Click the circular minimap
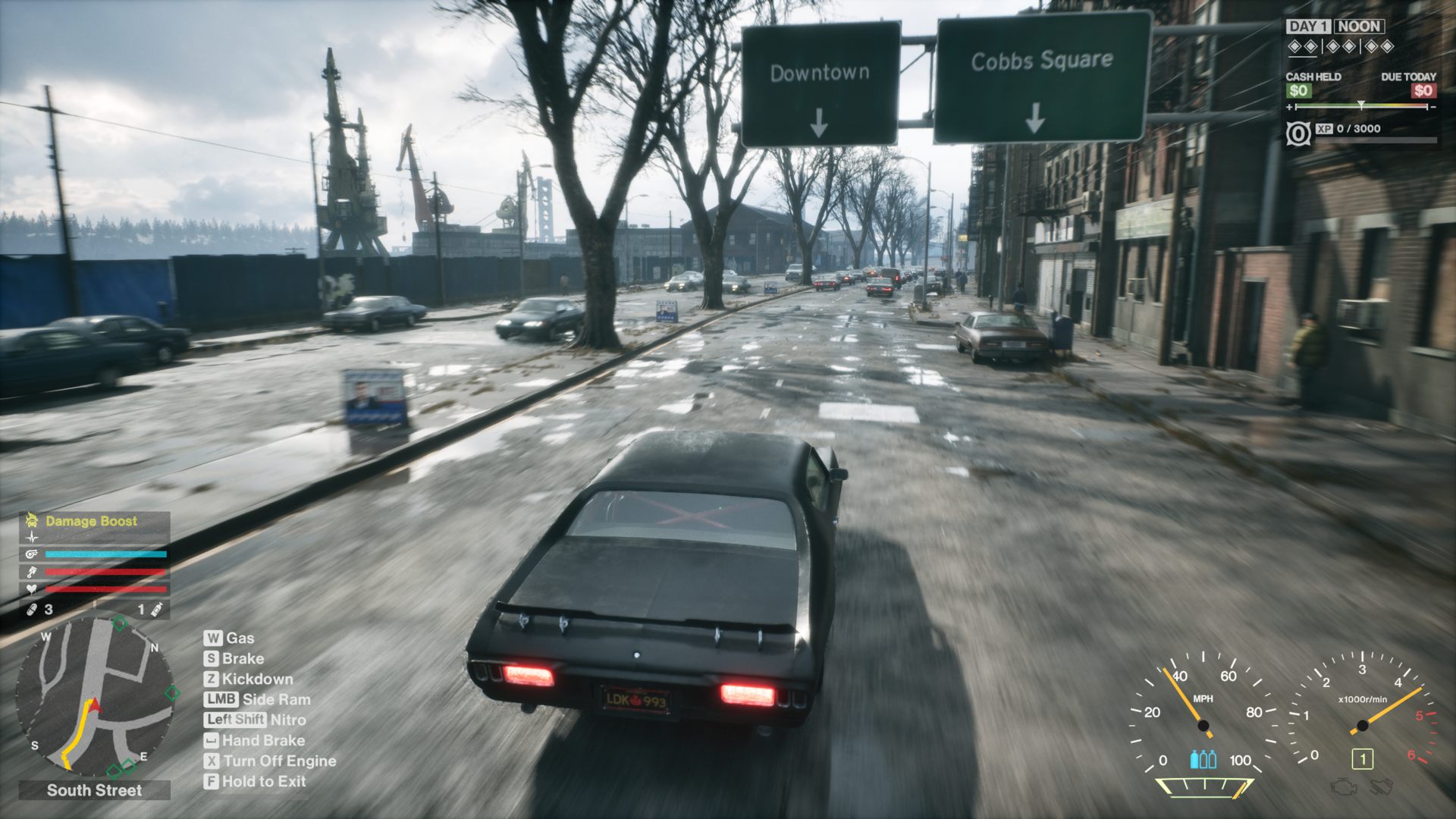 [x=94, y=696]
